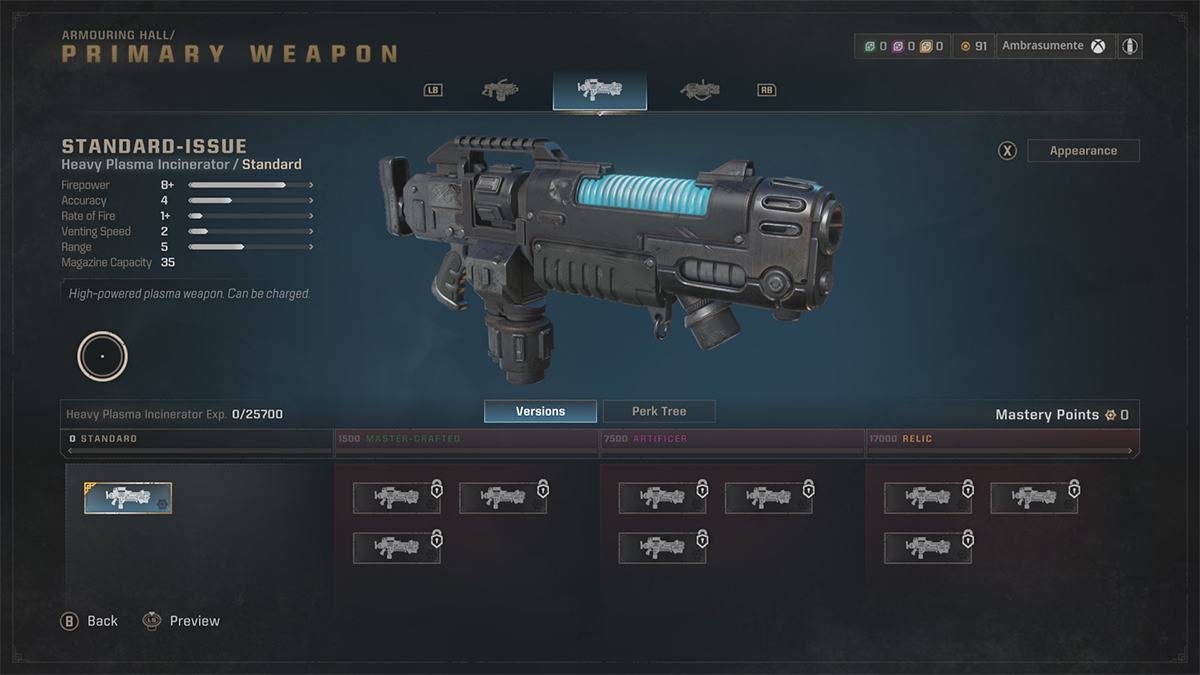Switch to the Perk Tree tab

[x=659, y=411]
